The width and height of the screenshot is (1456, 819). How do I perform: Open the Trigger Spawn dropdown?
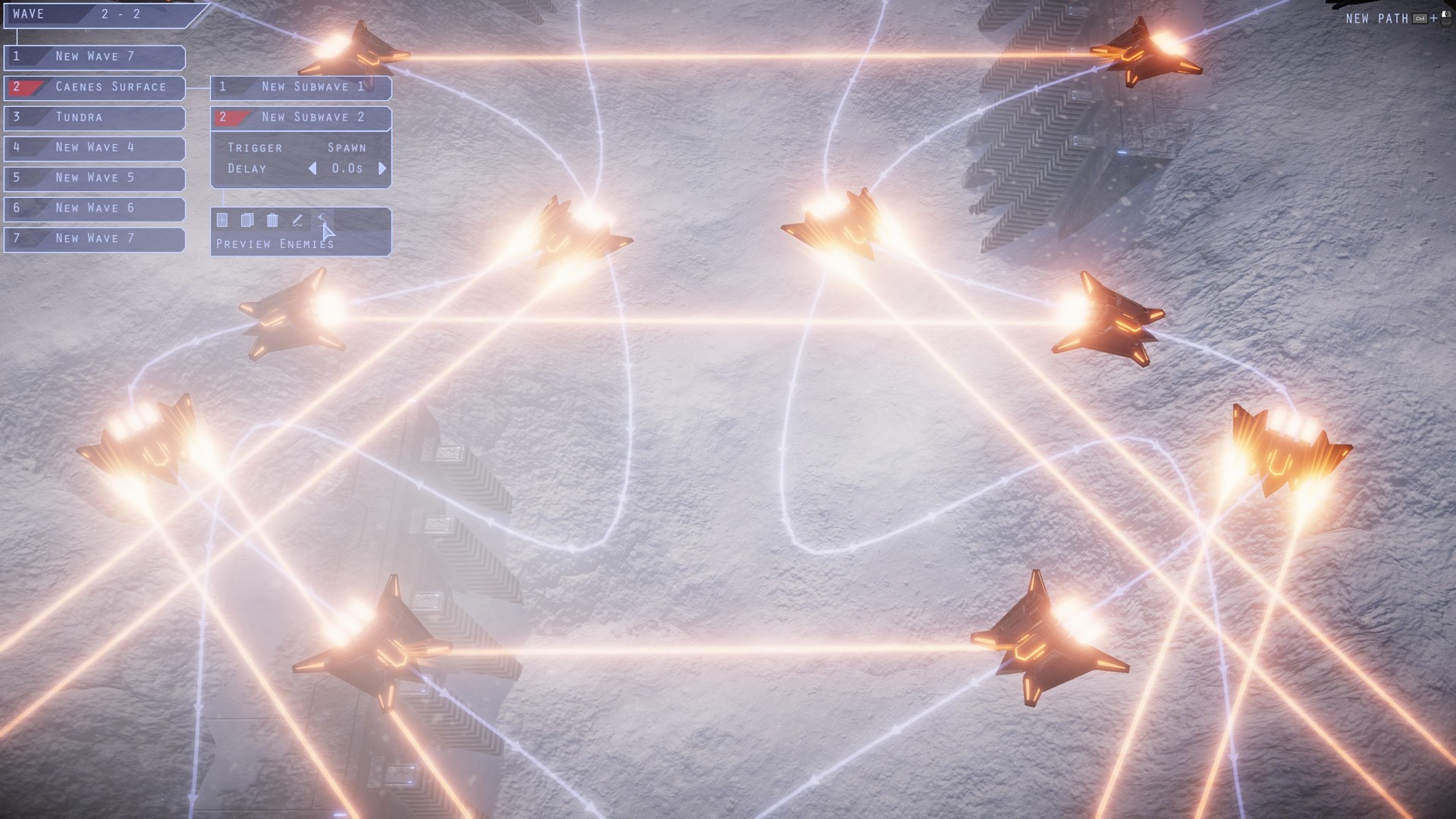[x=349, y=147]
